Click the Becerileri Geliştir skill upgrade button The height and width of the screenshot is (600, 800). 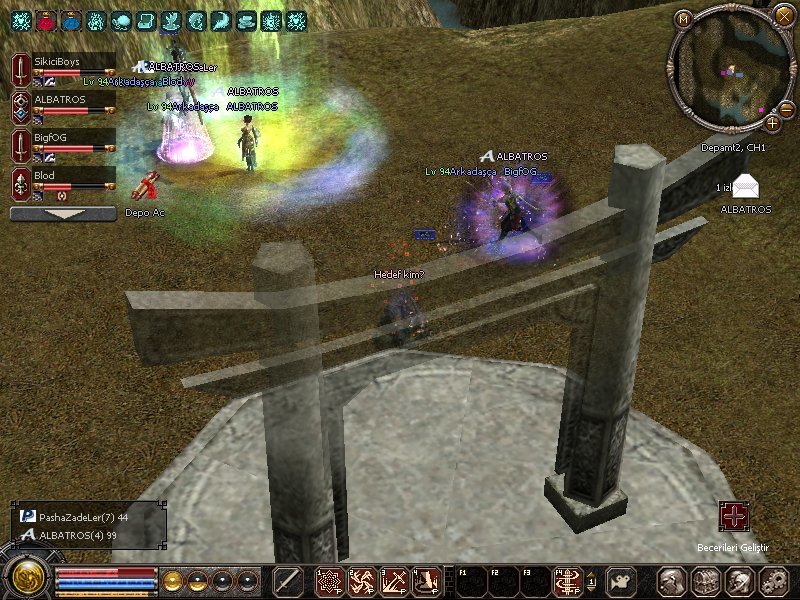tap(735, 517)
